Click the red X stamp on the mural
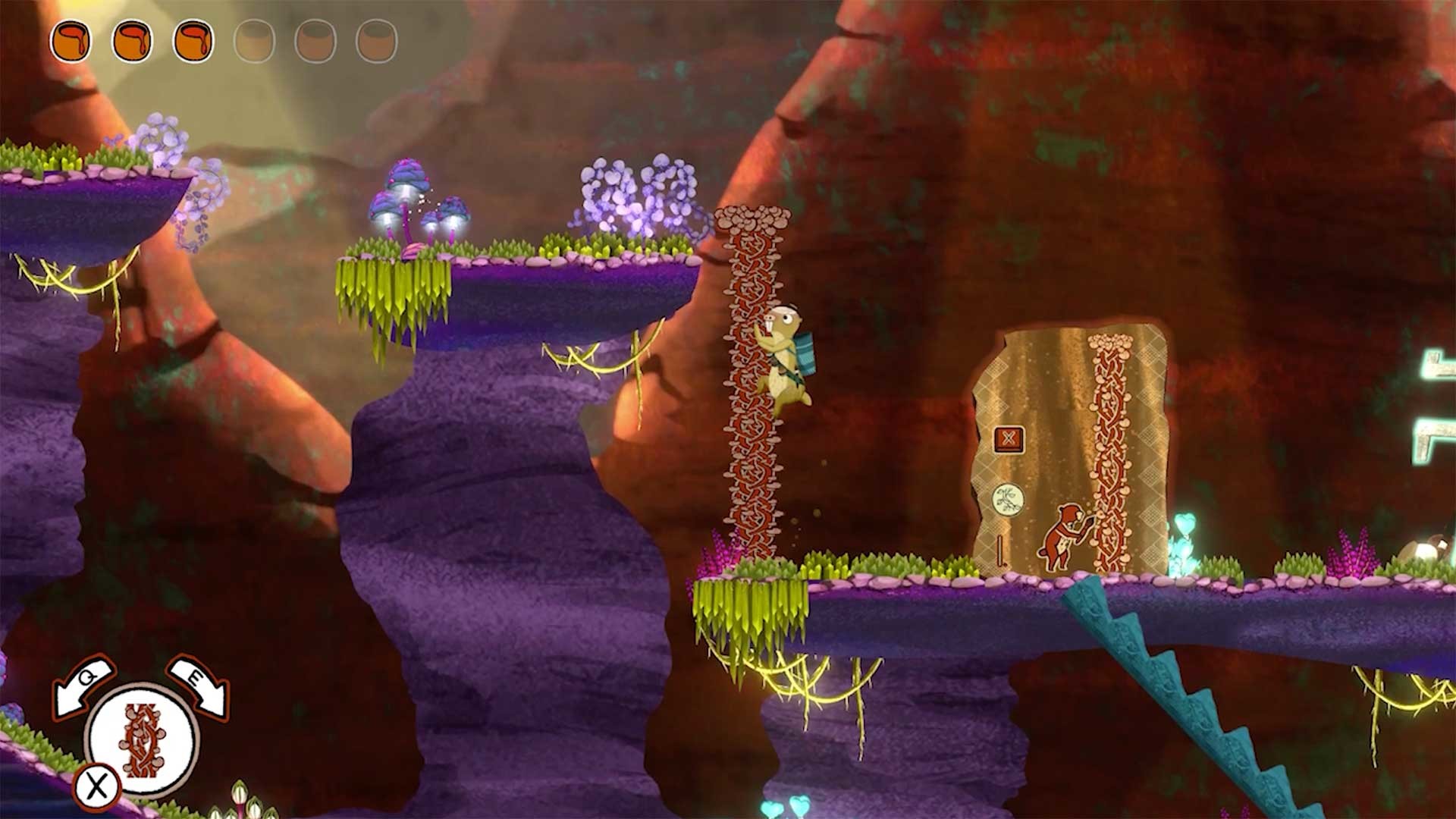 pyautogui.click(x=1009, y=437)
